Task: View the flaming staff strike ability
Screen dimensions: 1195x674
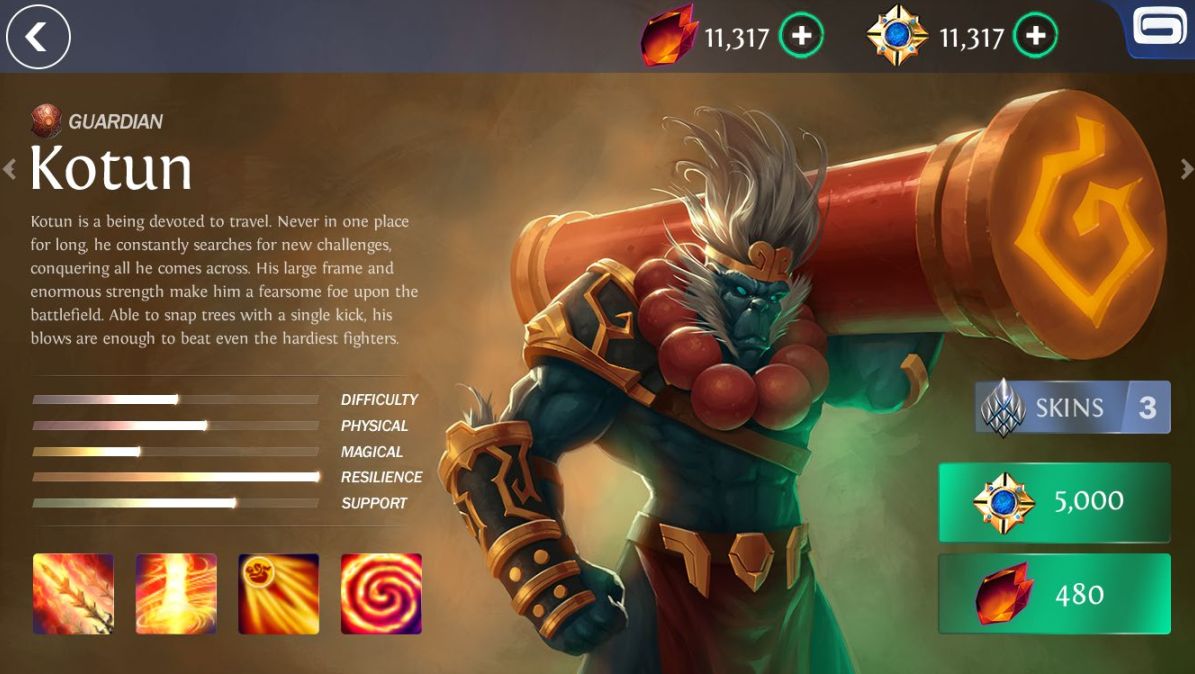Action: pyautogui.click(x=73, y=594)
